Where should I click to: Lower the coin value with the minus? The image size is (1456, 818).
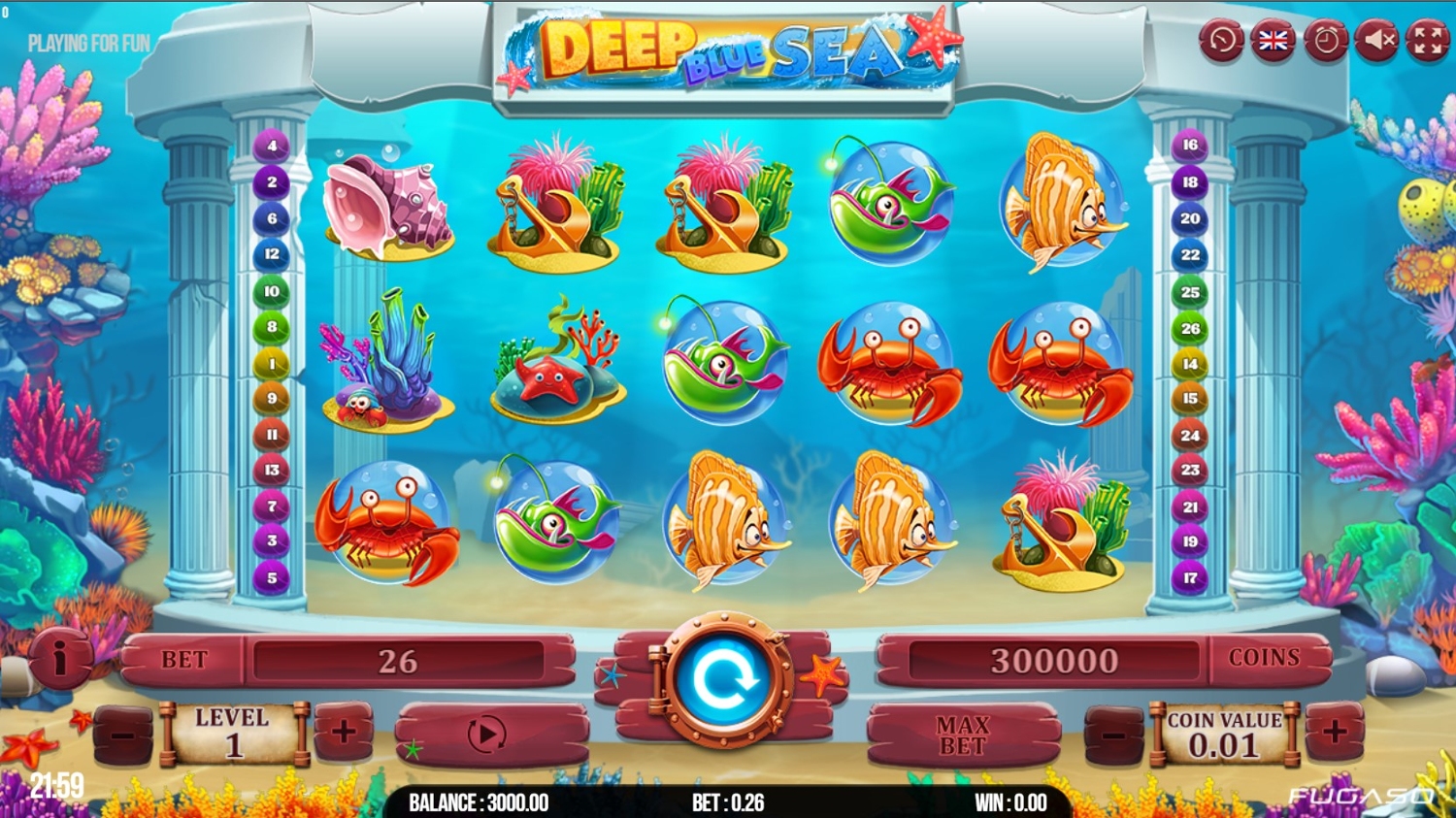click(x=1113, y=736)
